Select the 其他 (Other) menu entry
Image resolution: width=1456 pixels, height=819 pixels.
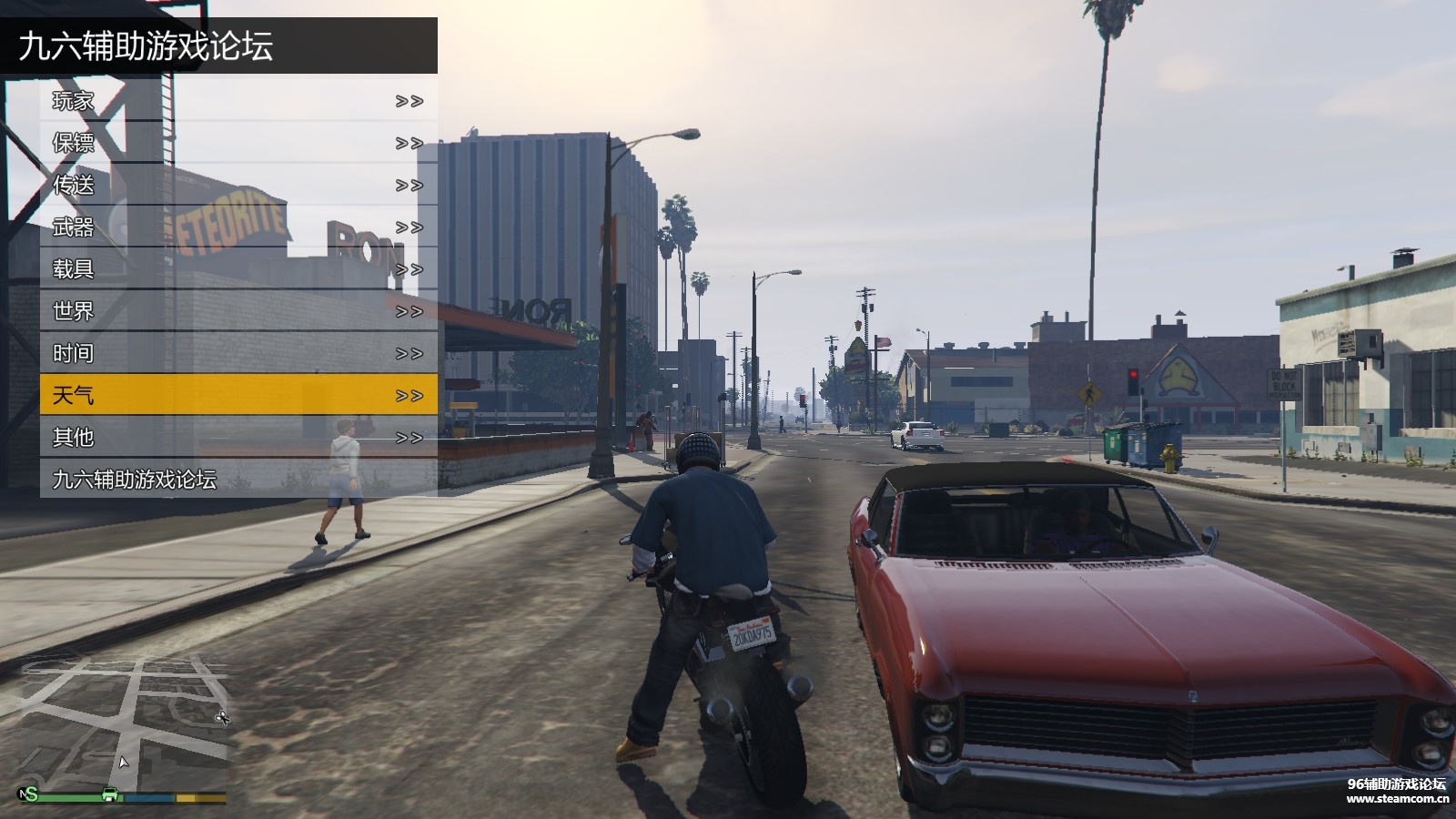click(238, 438)
